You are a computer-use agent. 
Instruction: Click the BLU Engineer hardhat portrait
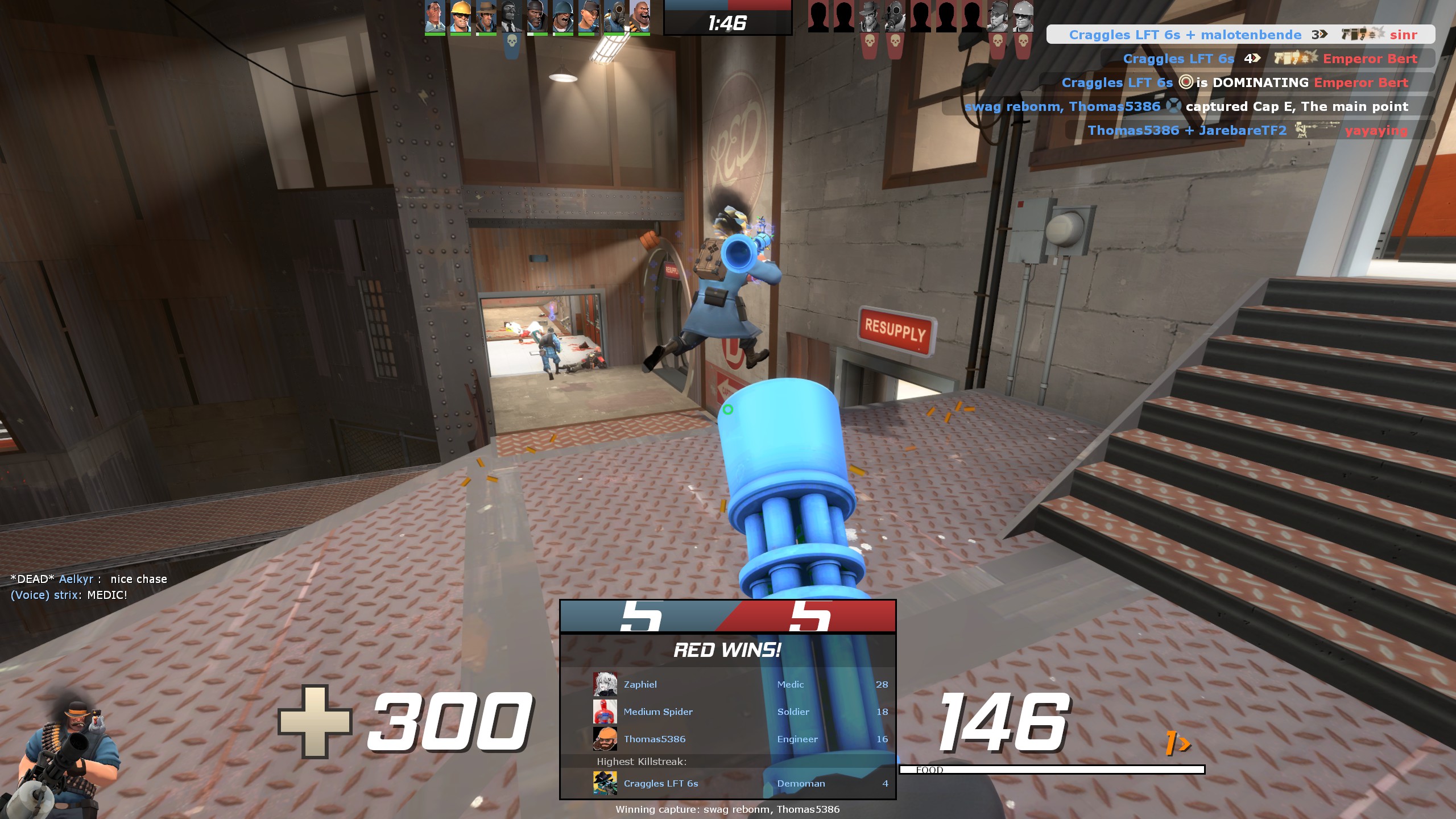(x=460, y=16)
